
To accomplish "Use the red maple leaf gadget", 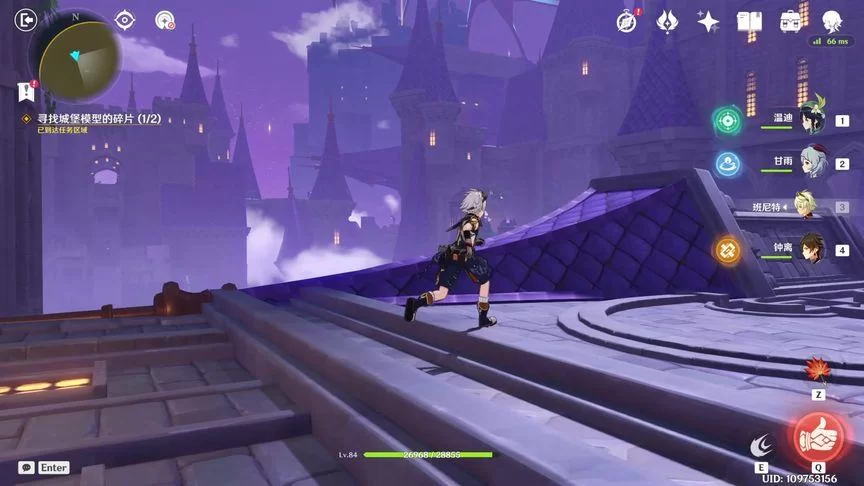I will click(x=817, y=372).
